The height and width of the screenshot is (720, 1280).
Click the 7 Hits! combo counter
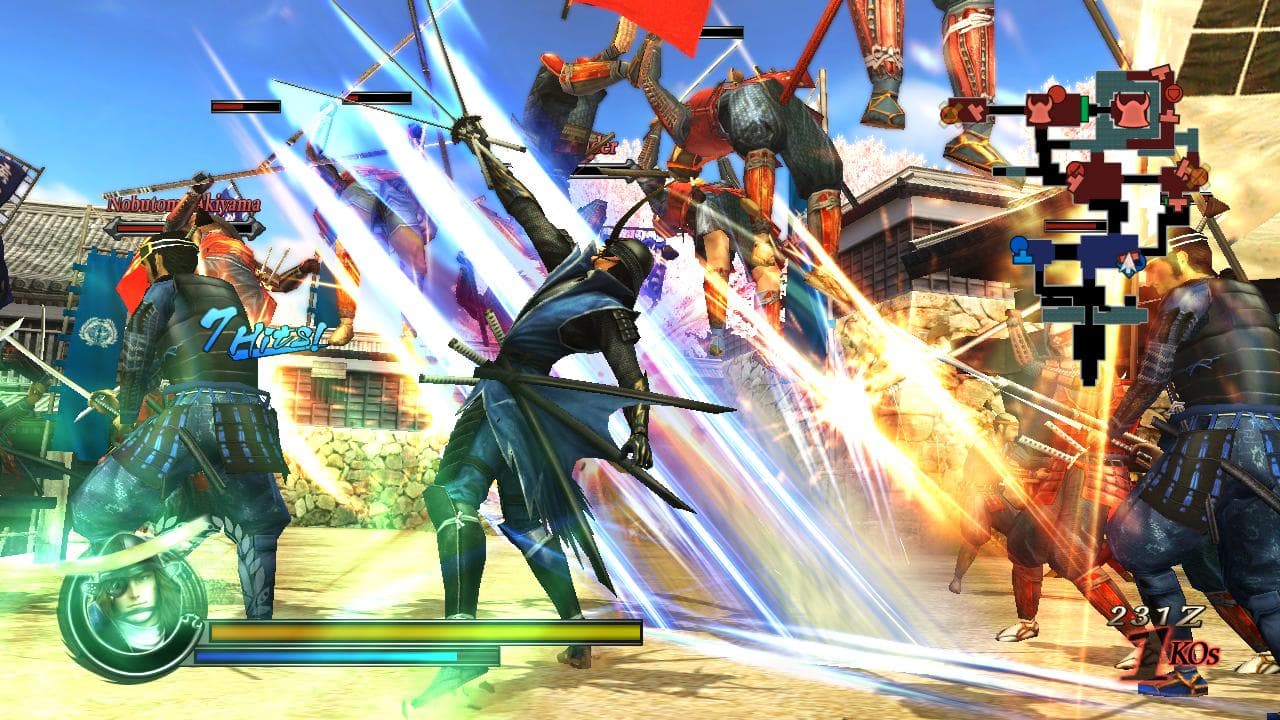[x=261, y=336]
